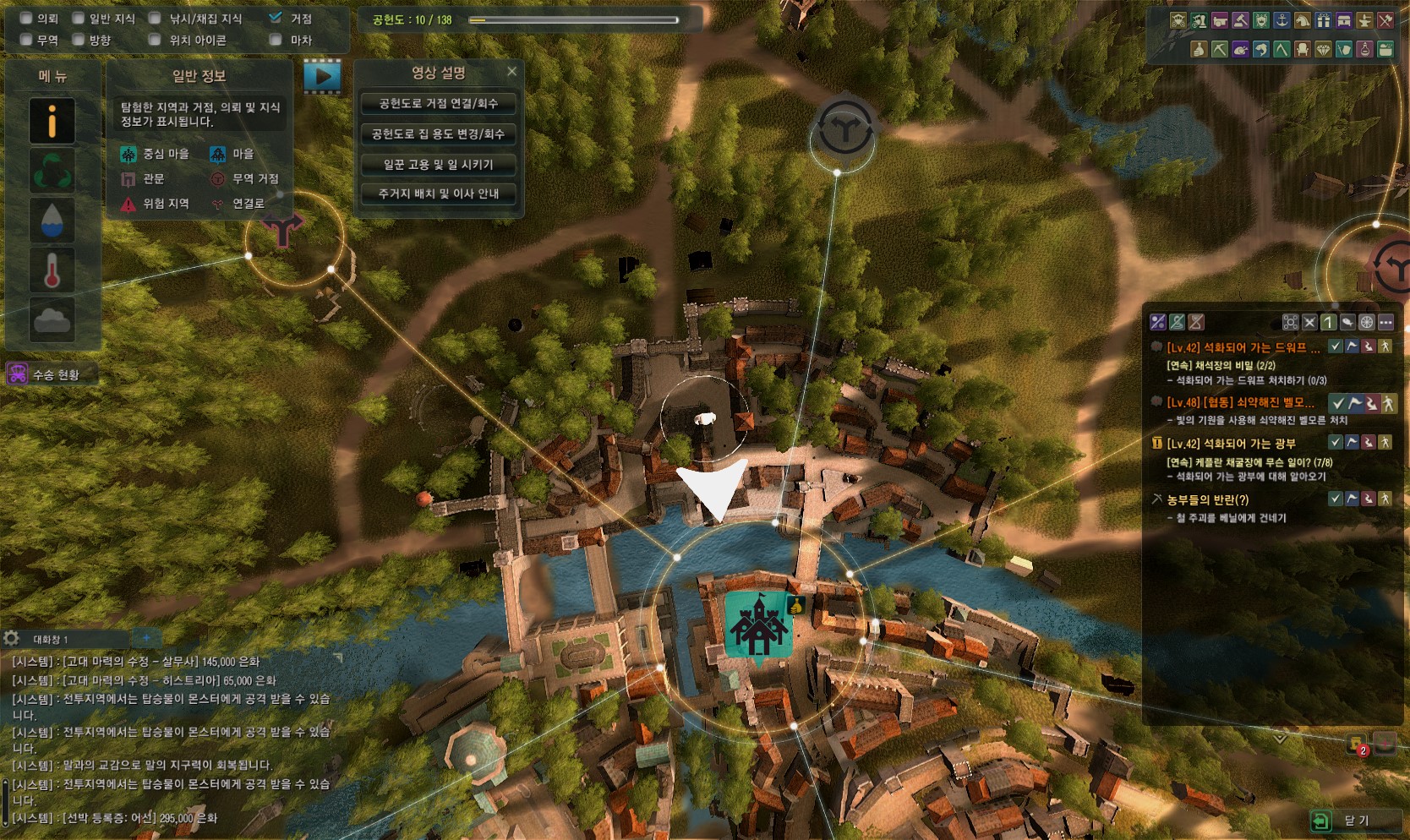Open 일꾼 고용 및 일 시키기 guide

(x=438, y=165)
